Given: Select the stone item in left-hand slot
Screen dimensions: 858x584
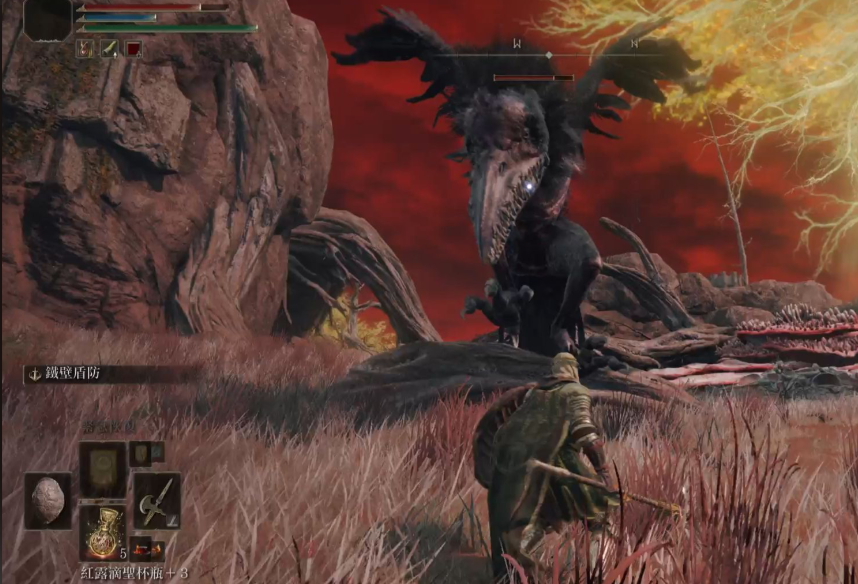Looking at the screenshot, I should (47, 500).
